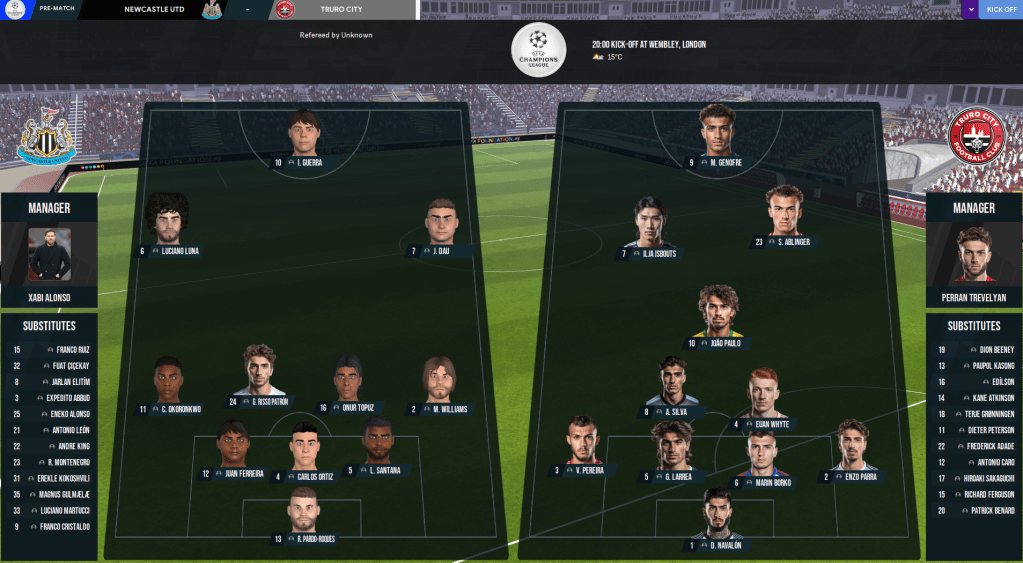Click the Truro City club badge
This screenshot has width=1023, height=563.
pos(974,137)
